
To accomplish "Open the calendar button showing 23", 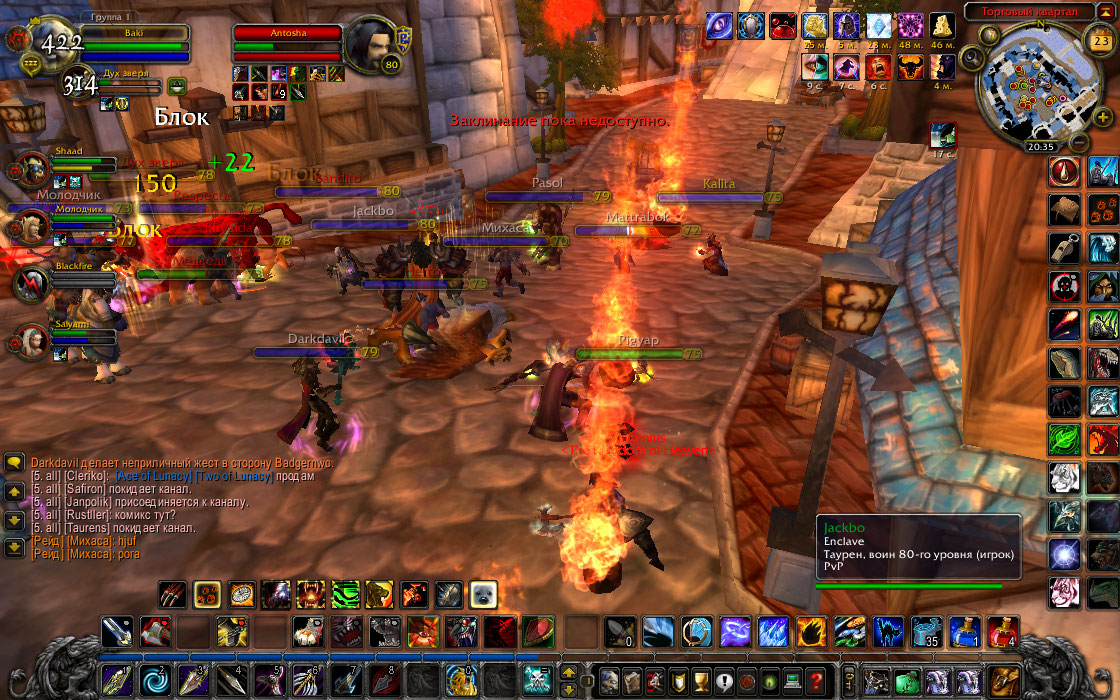I will [x=1097, y=41].
